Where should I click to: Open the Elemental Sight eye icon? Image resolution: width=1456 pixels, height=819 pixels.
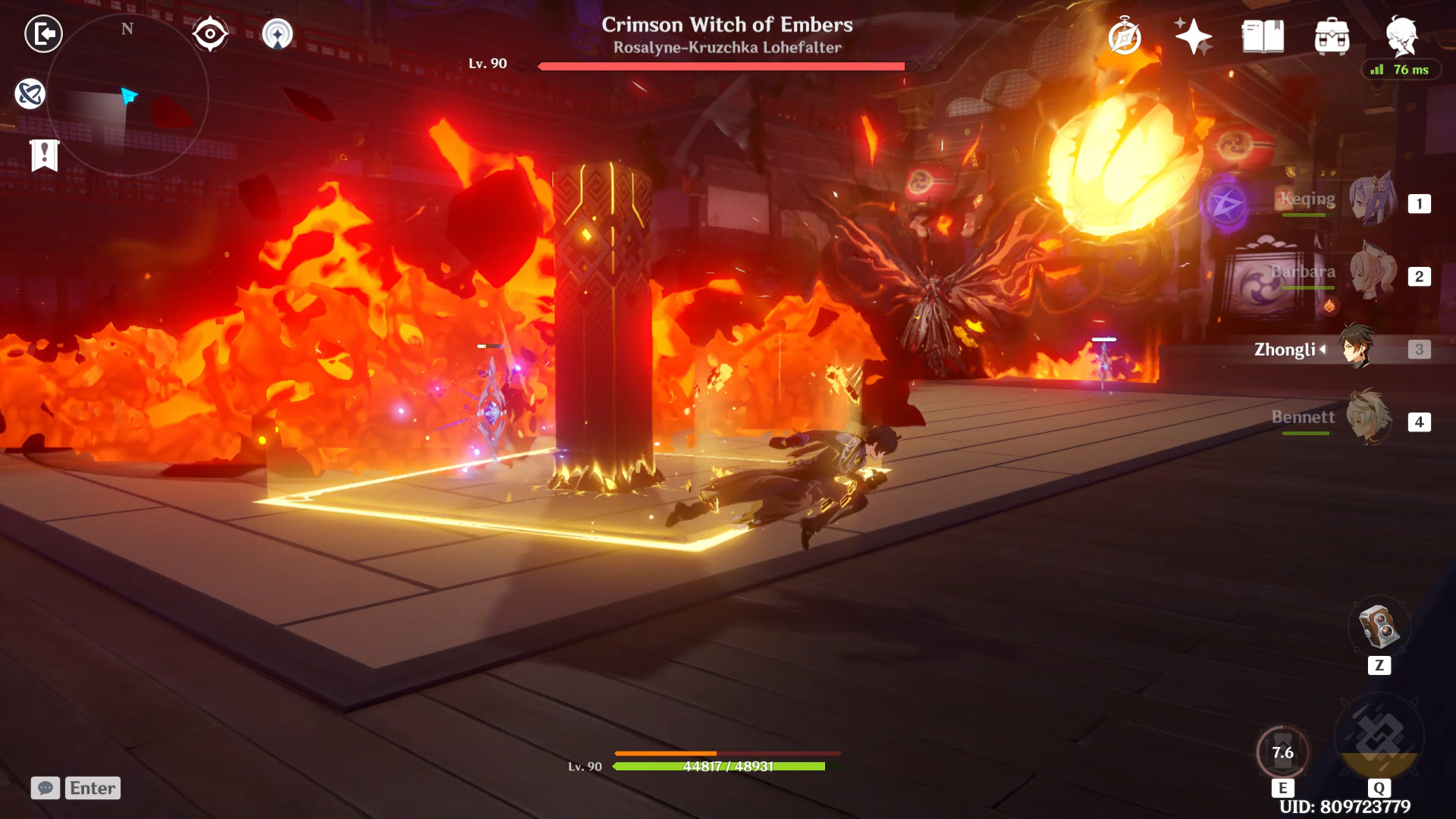(210, 34)
